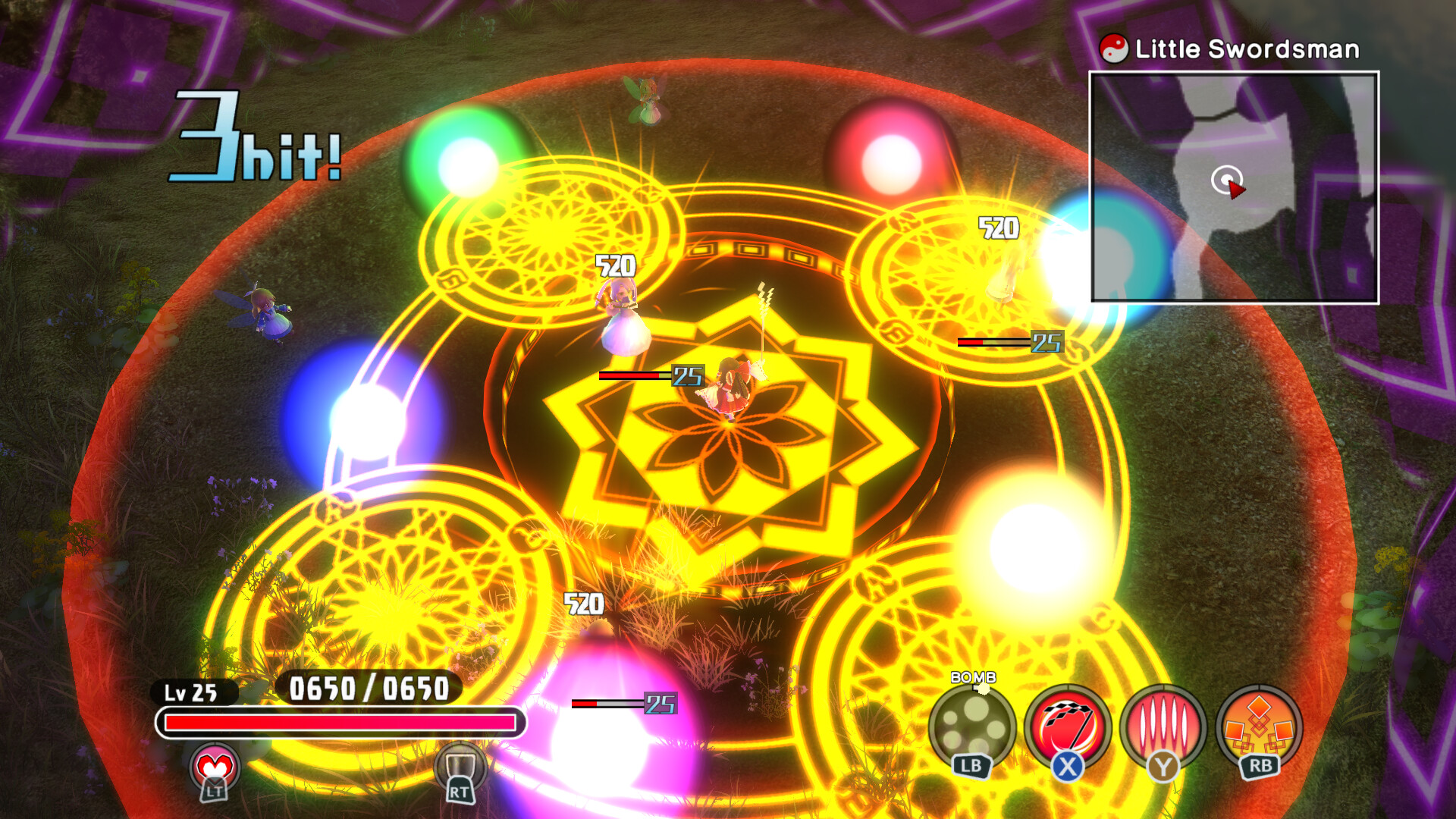The width and height of the screenshot is (1456, 819).
Task: Select the Little Swordsman area title
Action: tap(1247, 49)
